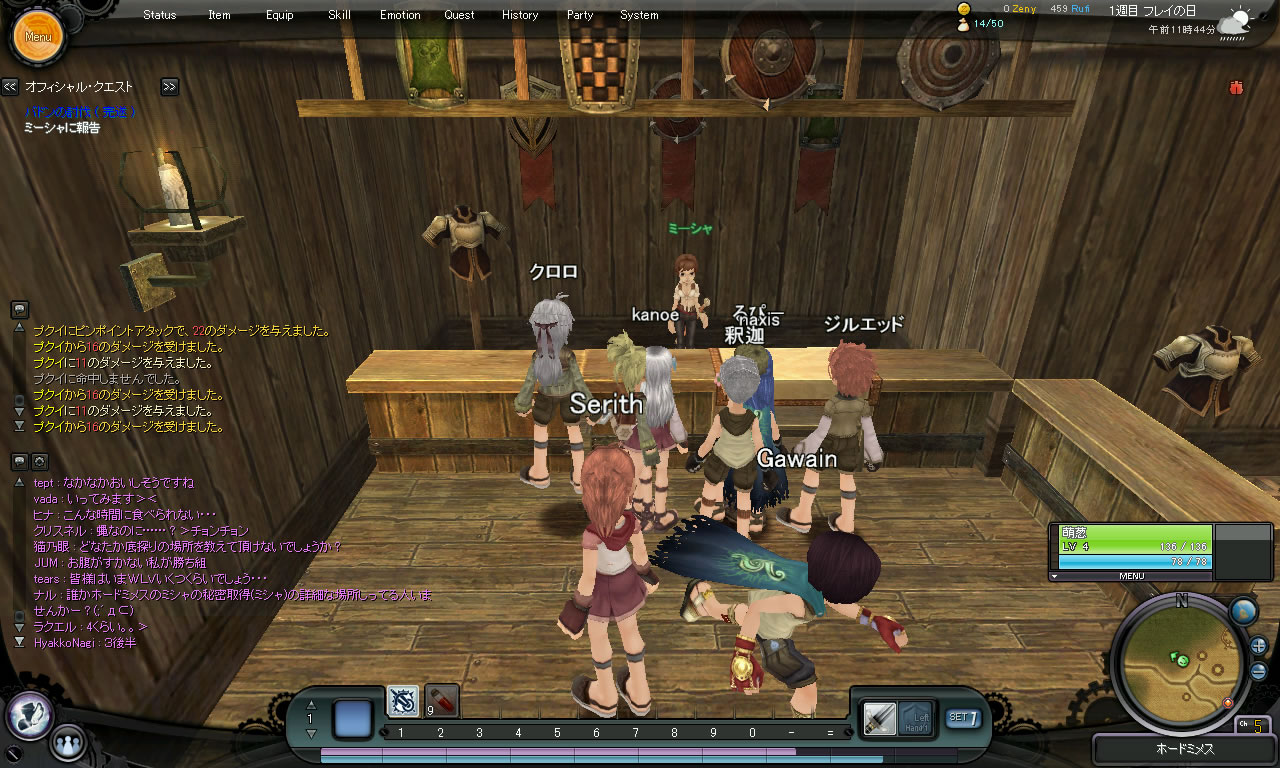Open the Skill menu

(x=339, y=15)
